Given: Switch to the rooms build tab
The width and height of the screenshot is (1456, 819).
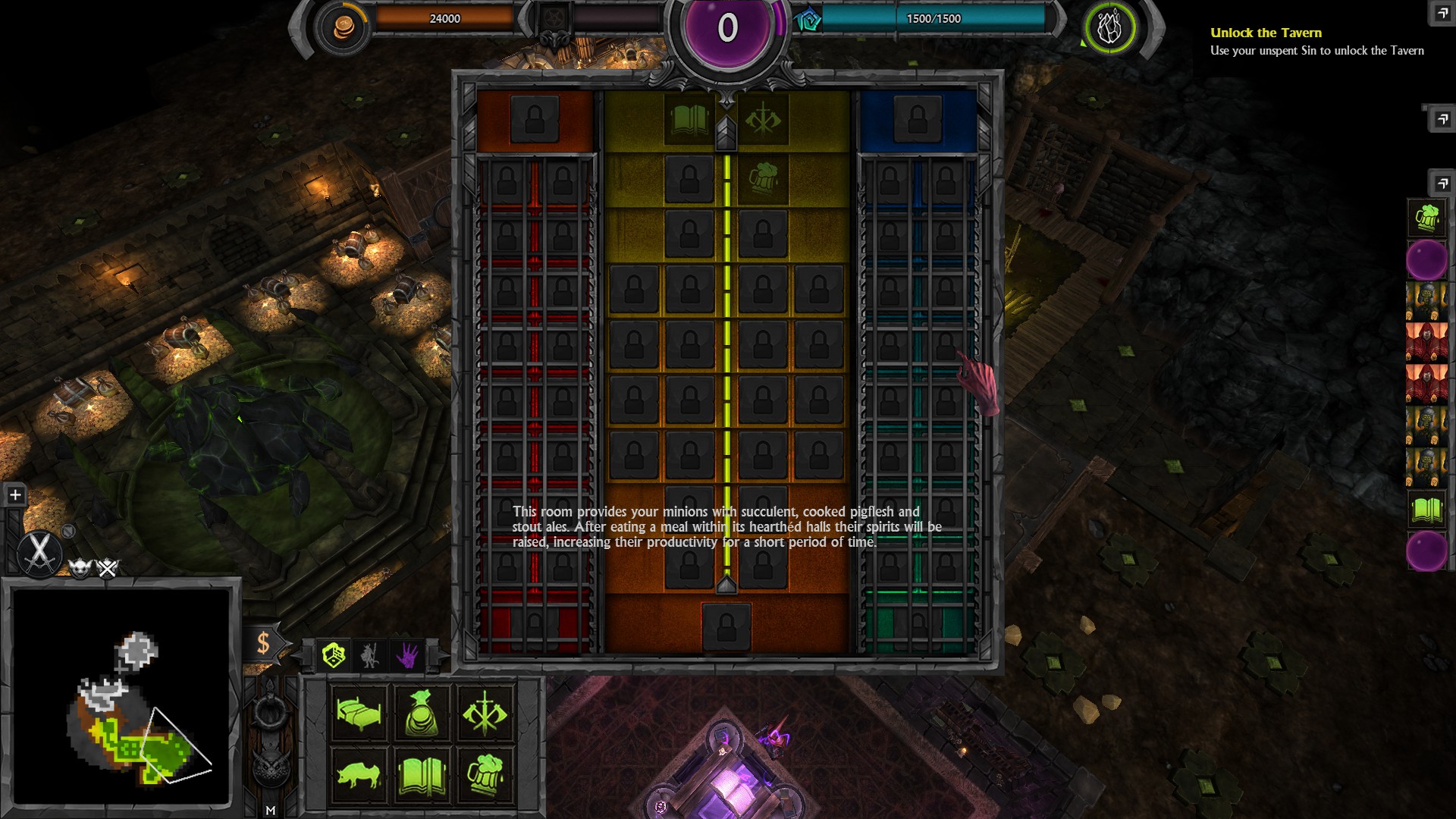Looking at the screenshot, I should coord(334,654).
